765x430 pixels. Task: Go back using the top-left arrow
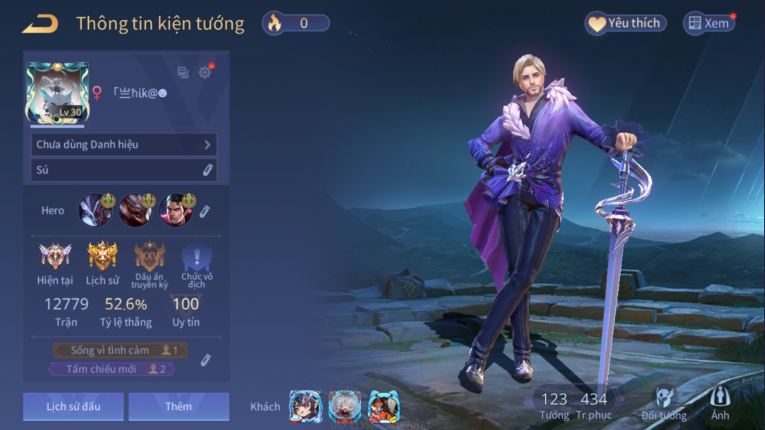click(x=40, y=23)
